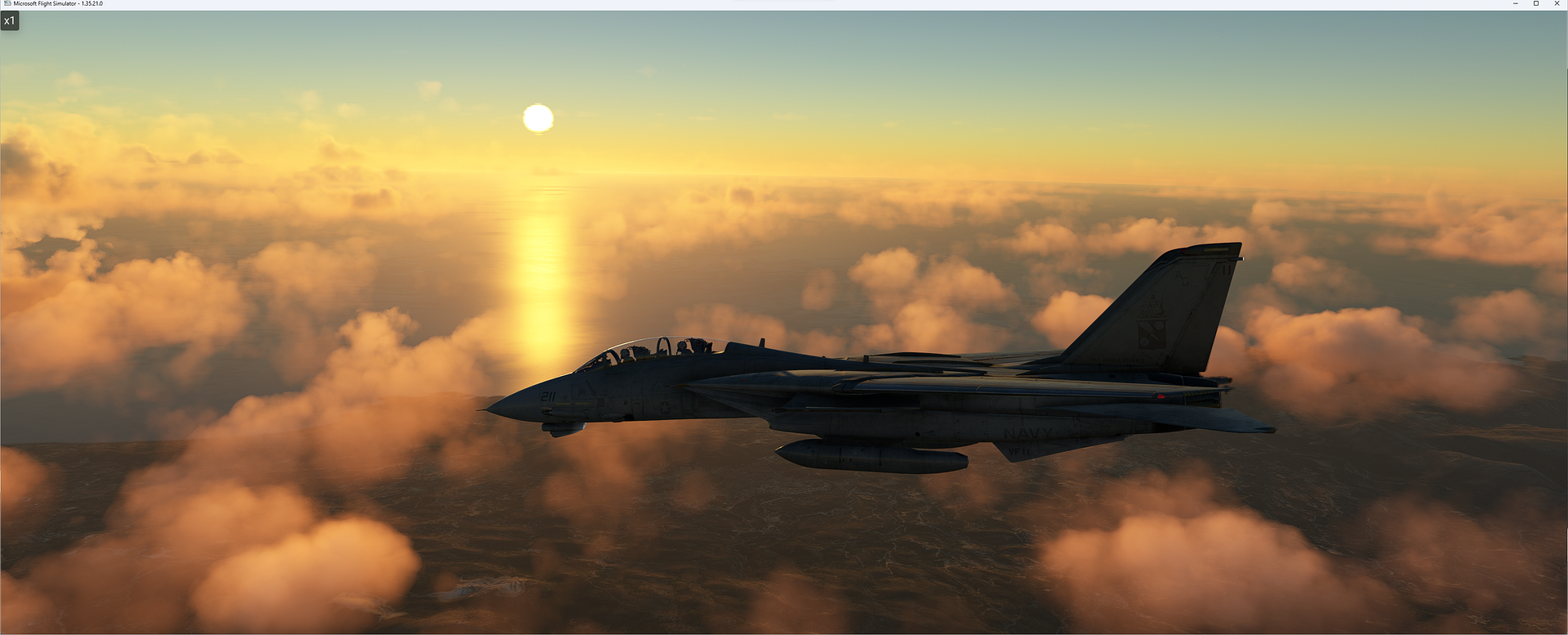Click the sun in the sky
Image resolution: width=1568 pixels, height=635 pixels.
[x=538, y=119]
